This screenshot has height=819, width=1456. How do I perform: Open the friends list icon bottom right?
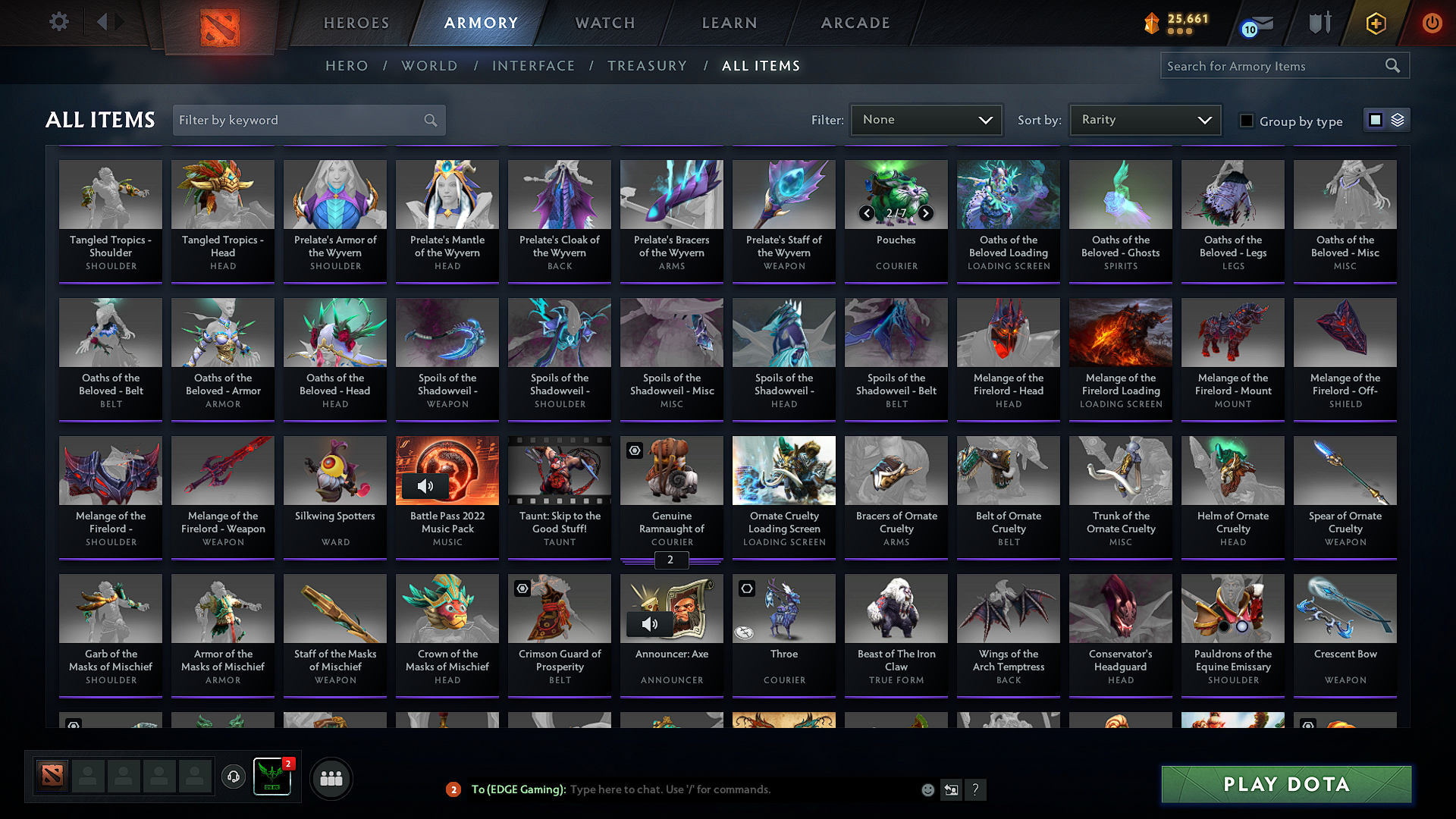tap(331, 777)
